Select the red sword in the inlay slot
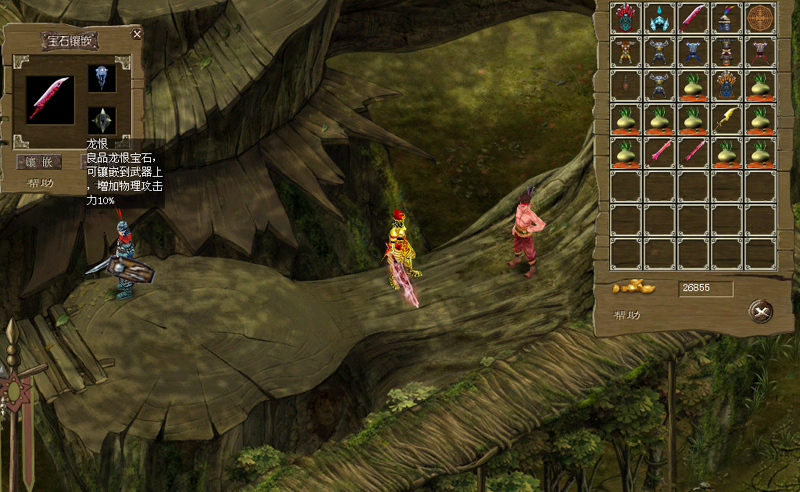Screen dimensions: 800x492 tap(49, 99)
